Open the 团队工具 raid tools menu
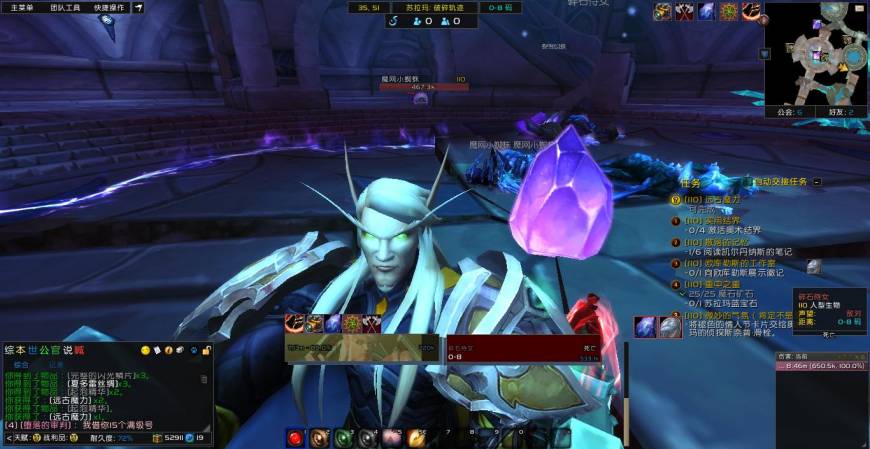 (66, 7)
